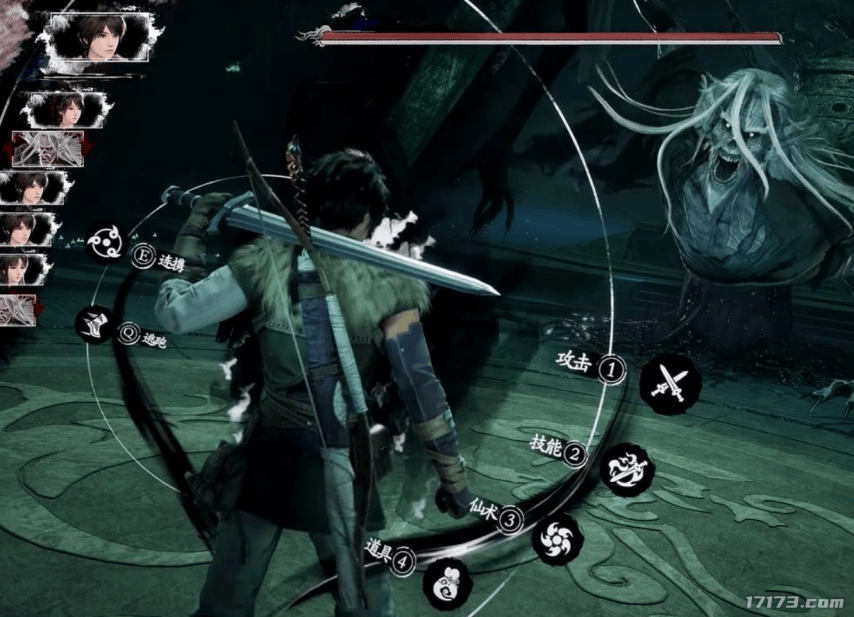
Task: Open the Items (道具) gourd icon
Action: 446,581
